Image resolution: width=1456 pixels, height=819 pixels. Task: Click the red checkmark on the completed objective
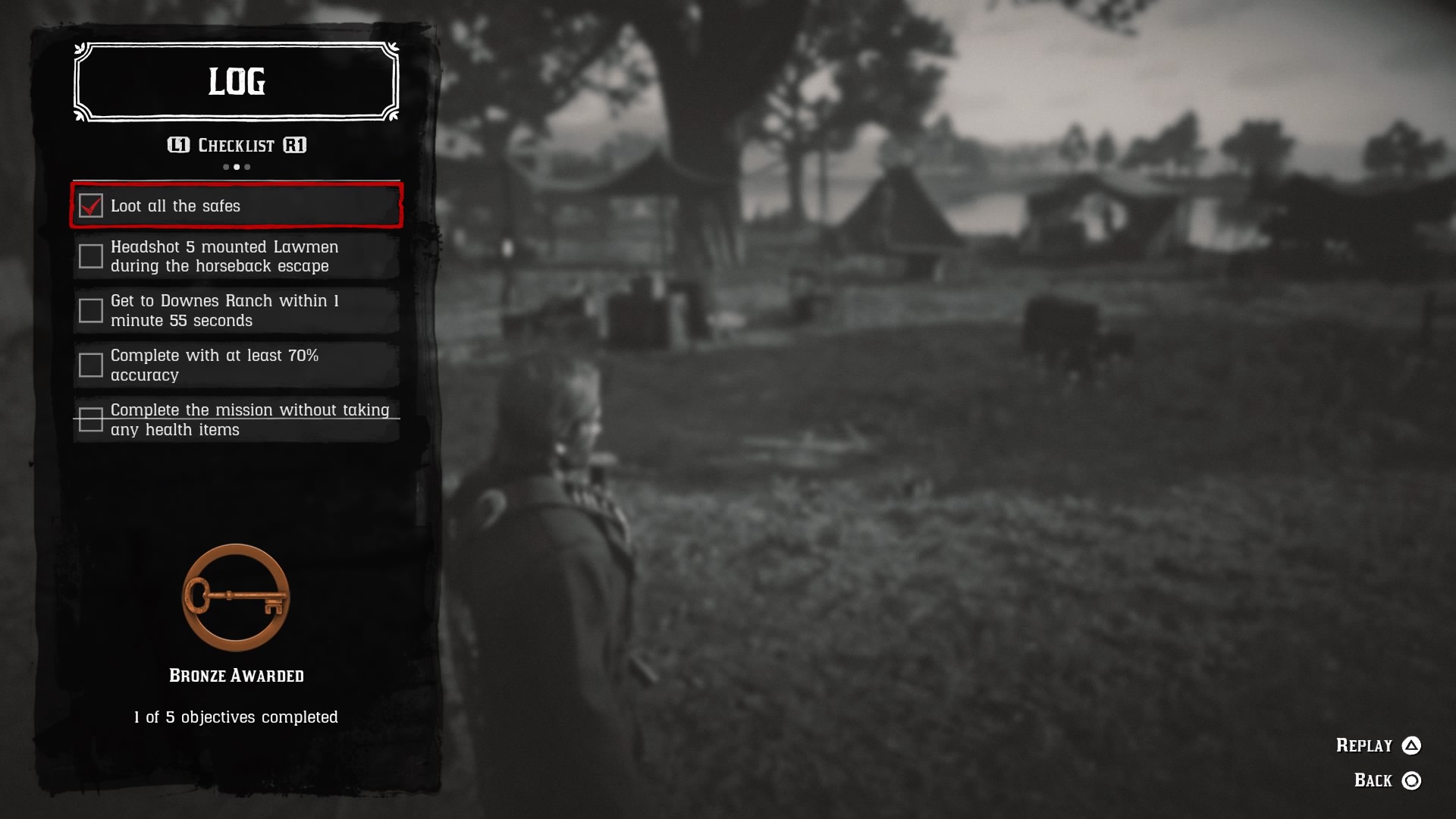point(91,205)
